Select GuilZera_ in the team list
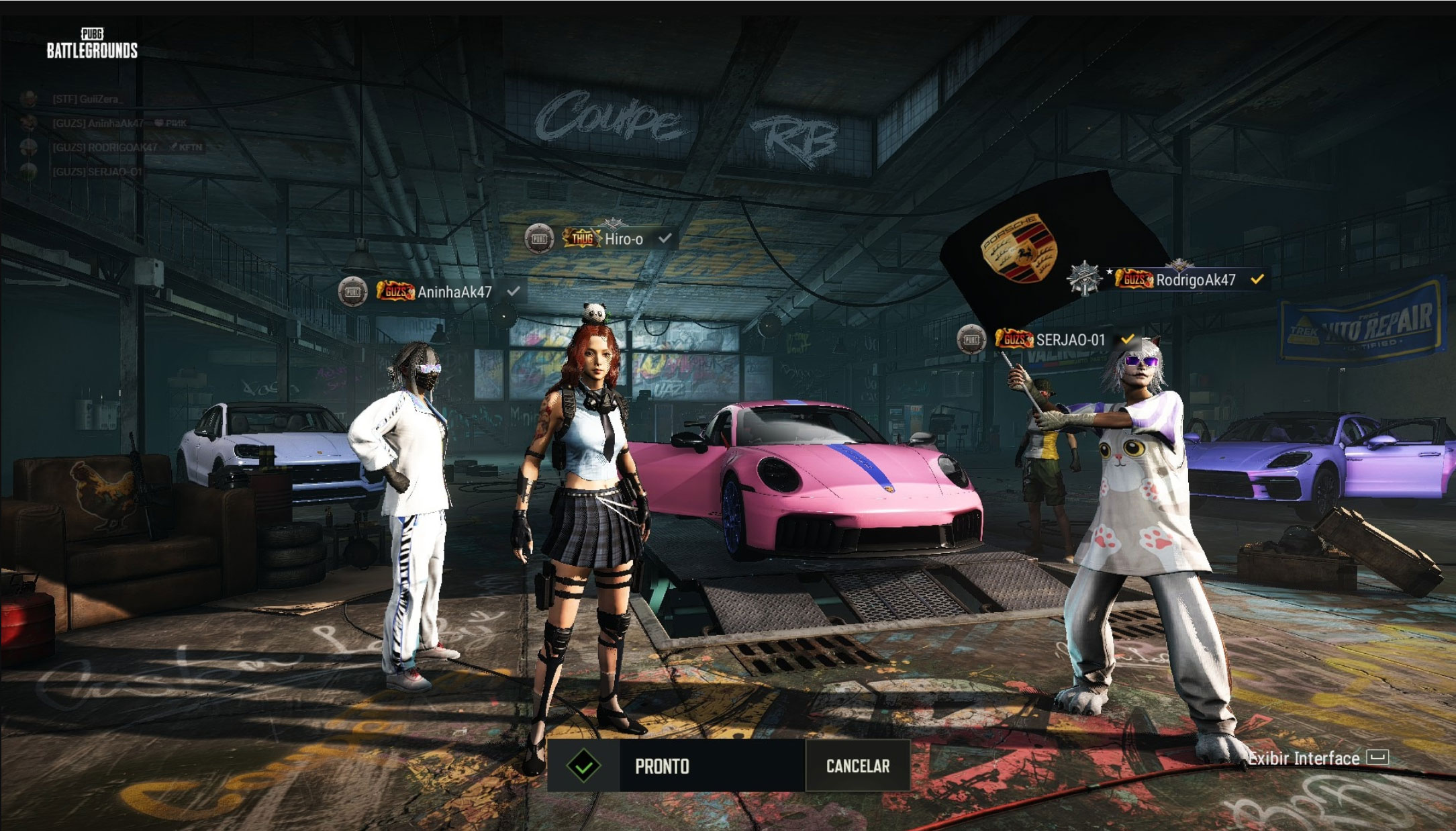 coord(87,99)
